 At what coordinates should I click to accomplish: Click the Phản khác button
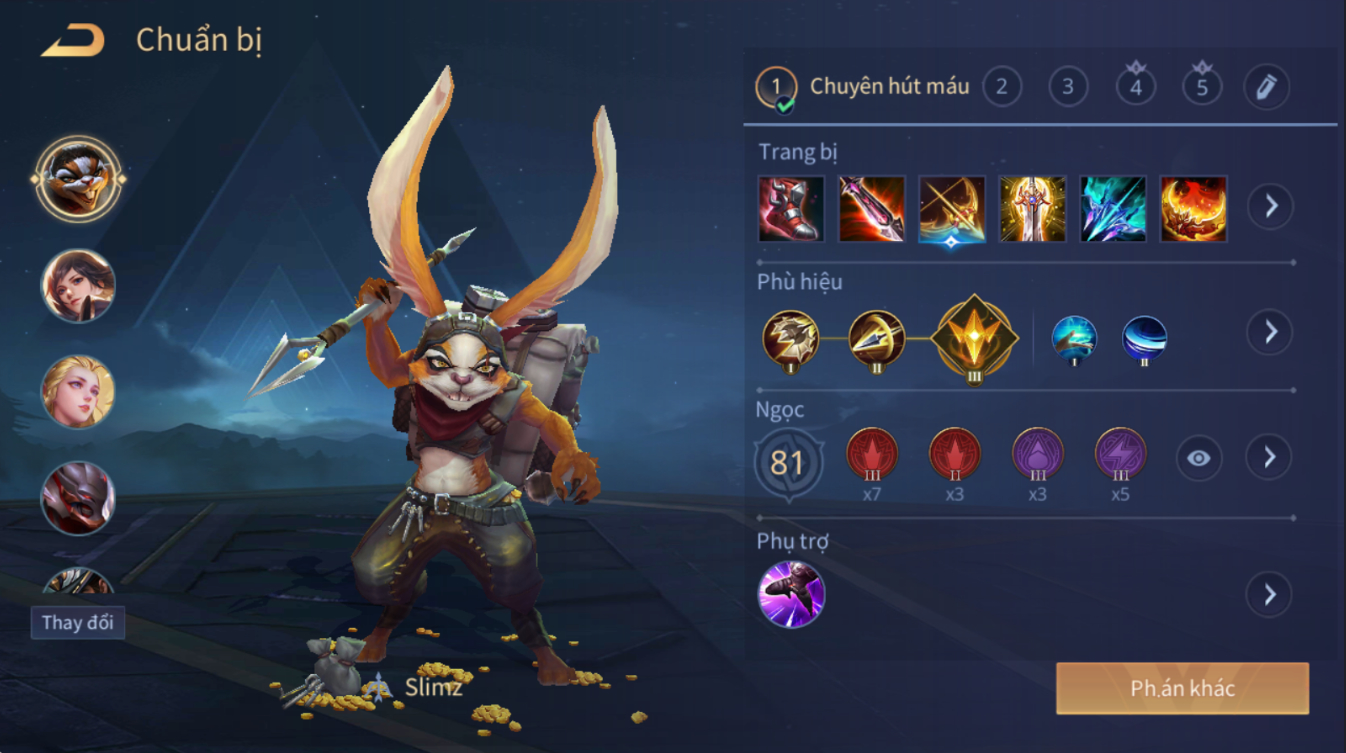(x=1182, y=688)
